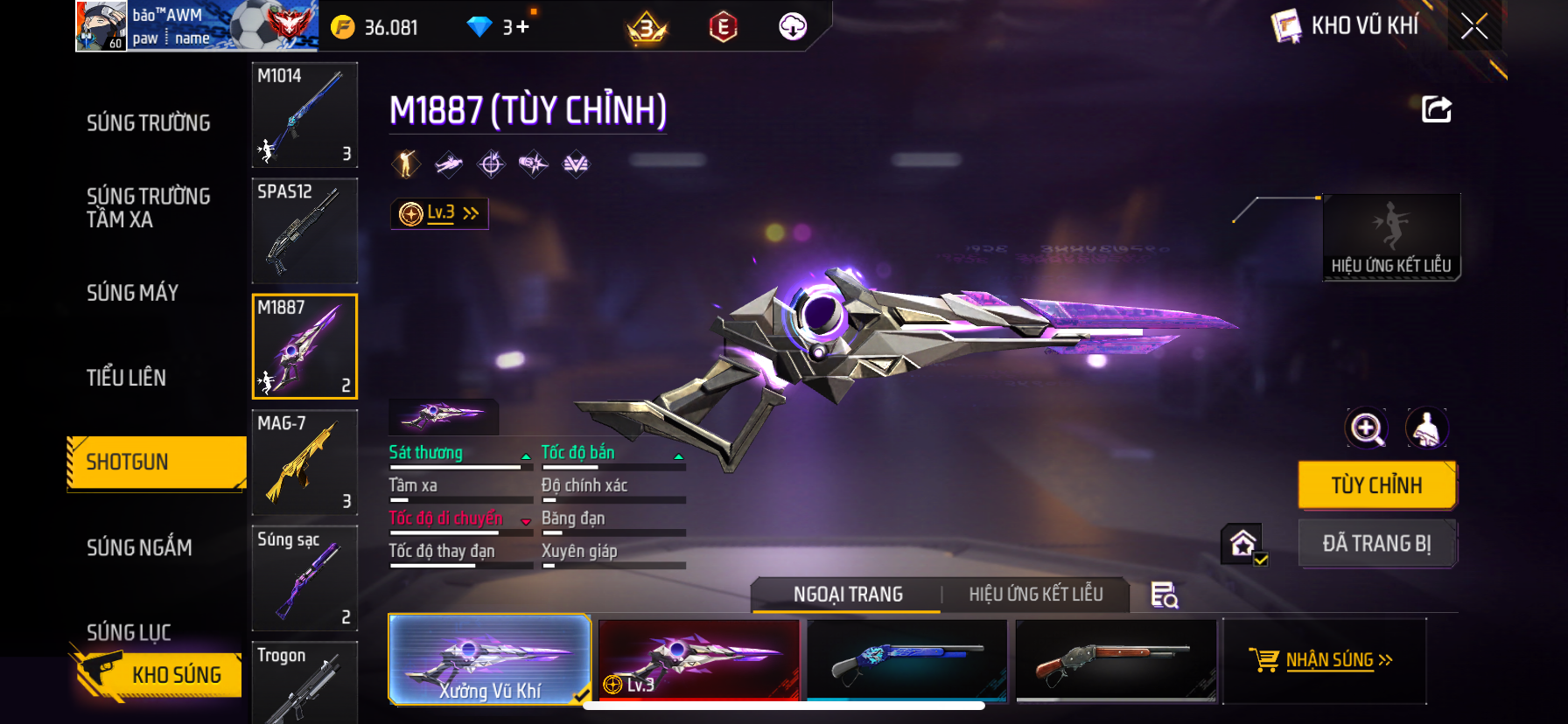Screen dimensions: 1568x724
Task: Switch to the Ngoại Trang tab
Action: (847, 595)
